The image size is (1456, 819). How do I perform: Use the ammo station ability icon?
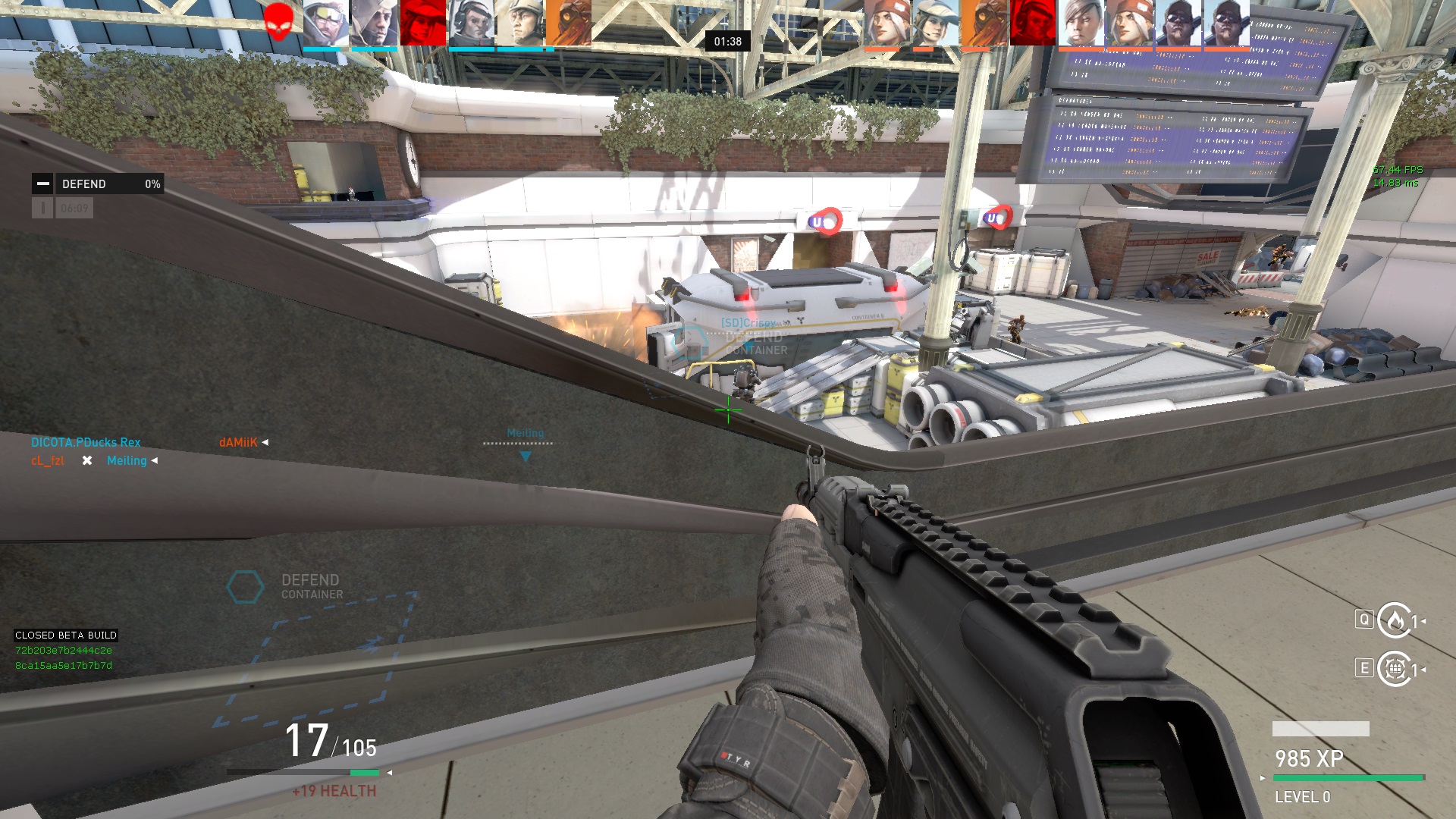point(1394,669)
